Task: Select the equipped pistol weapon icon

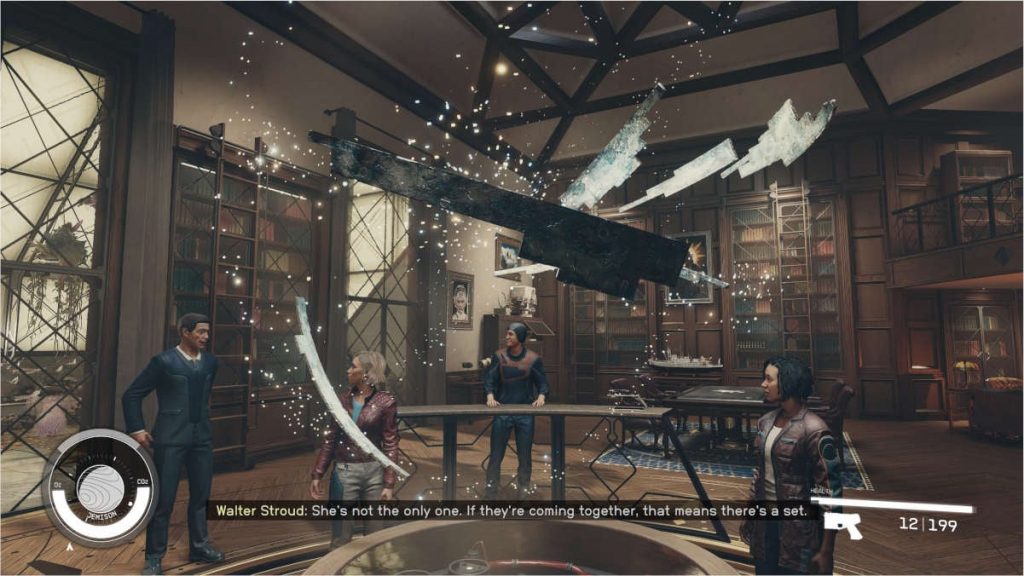Action: click(x=842, y=524)
